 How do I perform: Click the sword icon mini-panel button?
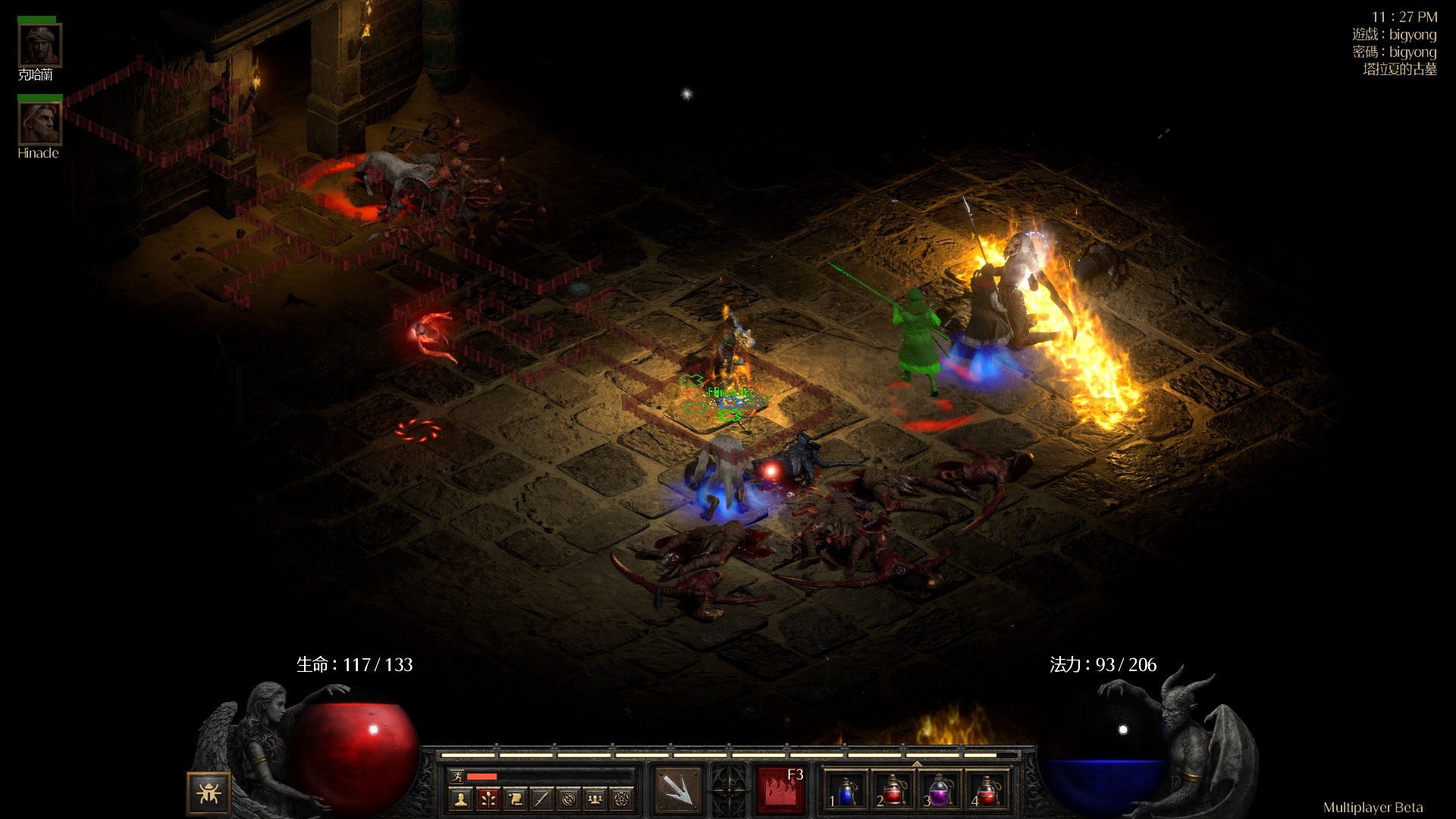(x=541, y=799)
